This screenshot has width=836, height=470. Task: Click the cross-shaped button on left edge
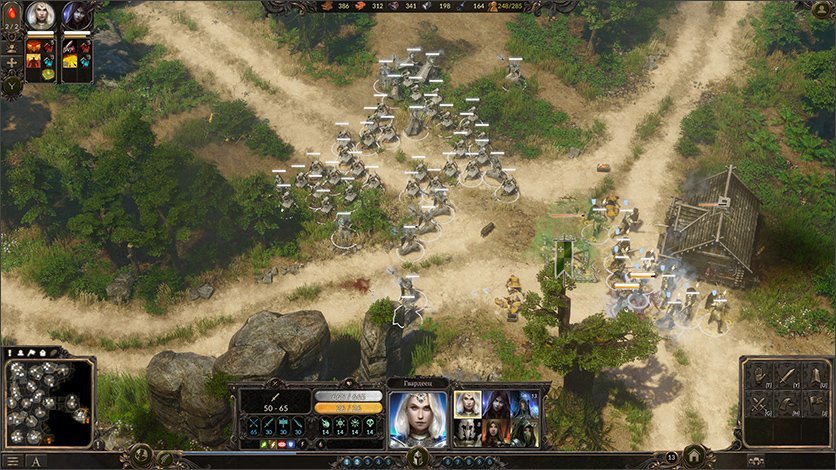click(12, 62)
